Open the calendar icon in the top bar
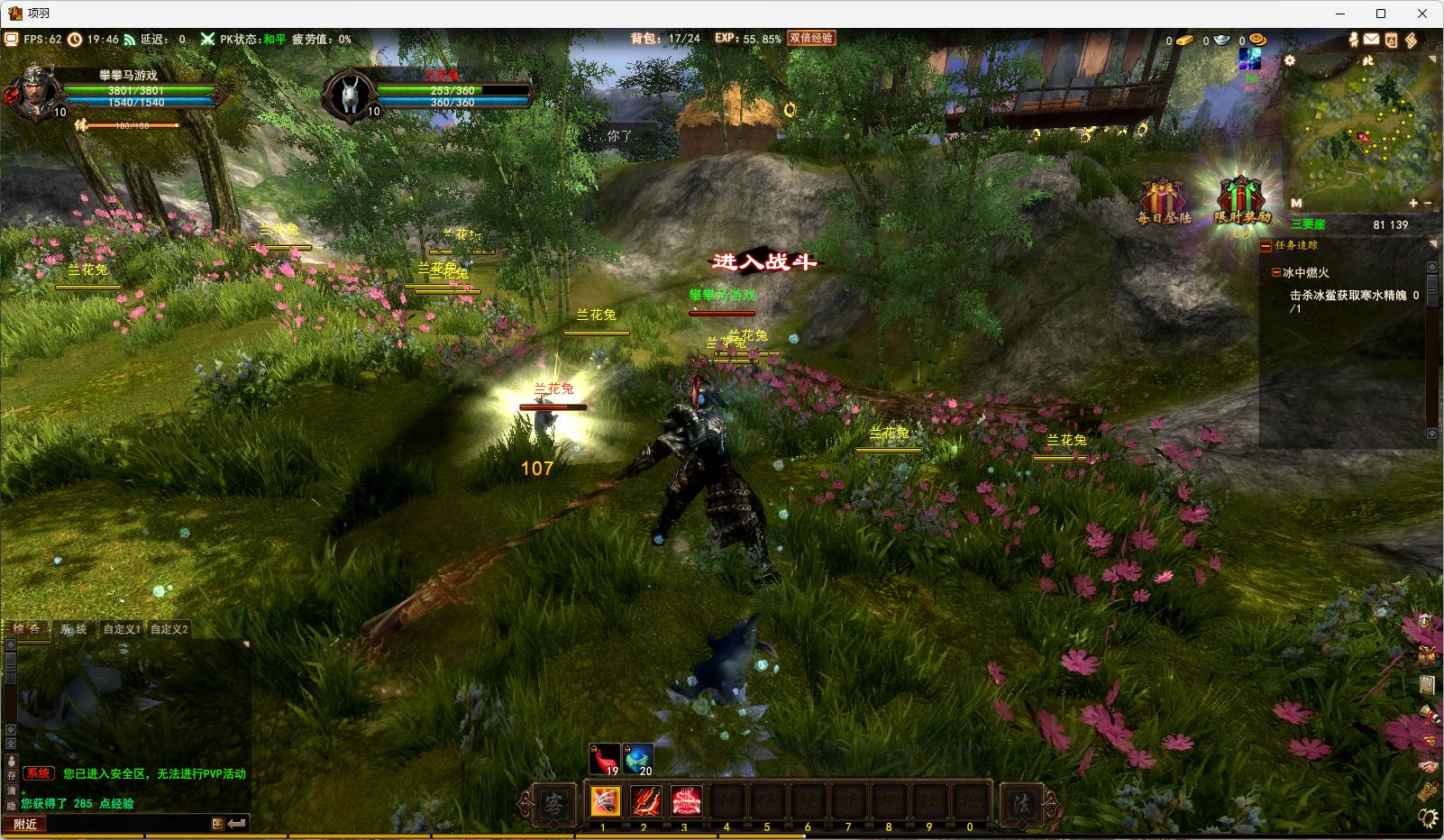Image resolution: width=1444 pixels, height=840 pixels. (x=1391, y=40)
